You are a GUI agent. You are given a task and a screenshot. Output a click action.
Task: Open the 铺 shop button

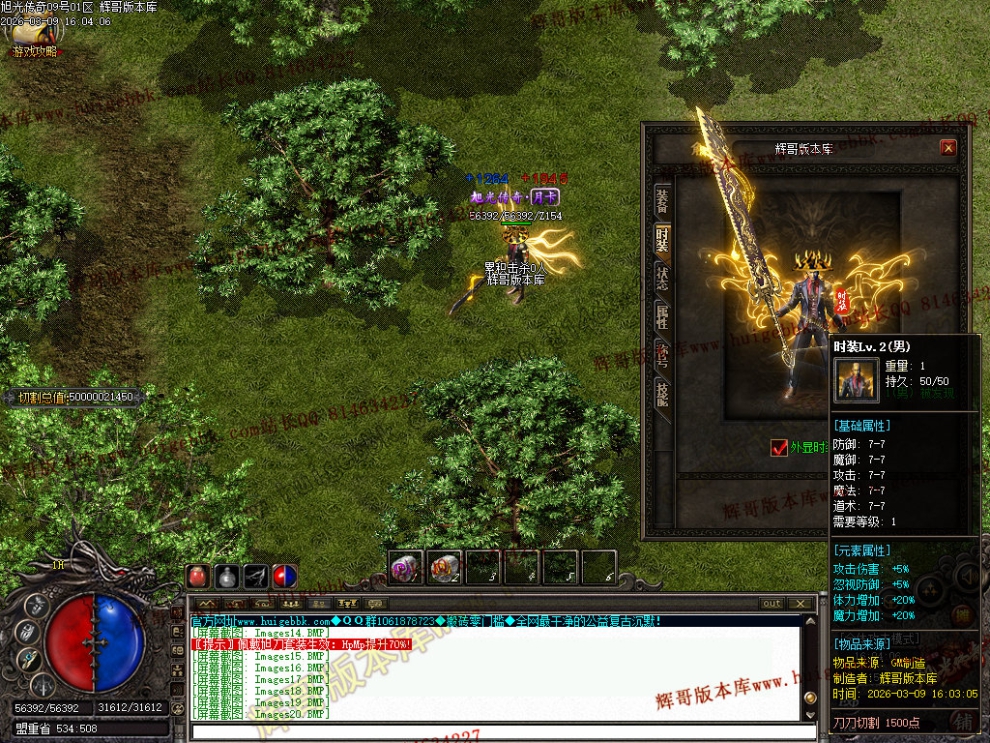click(962, 720)
